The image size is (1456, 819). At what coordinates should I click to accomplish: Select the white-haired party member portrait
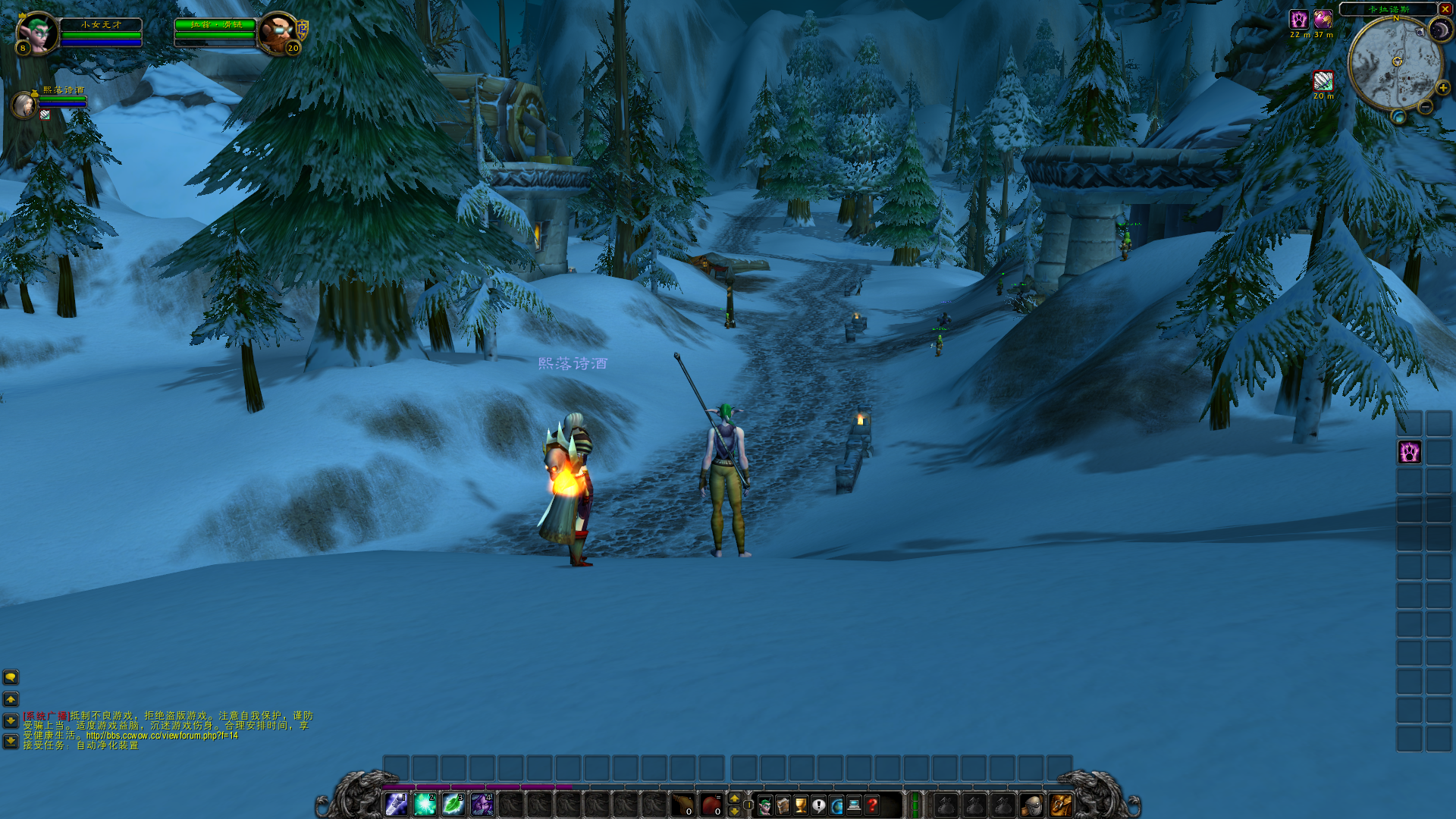pyautogui.click(x=24, y=104)
